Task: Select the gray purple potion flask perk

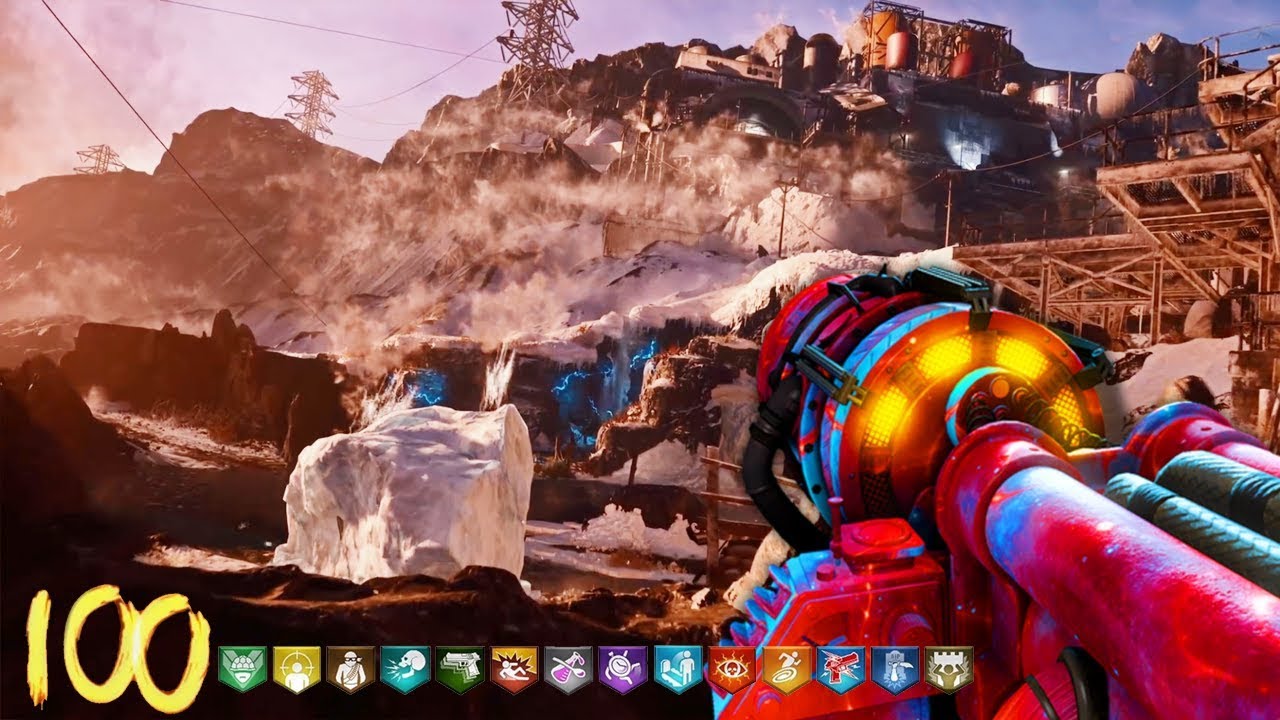Action: coord(568,668)
